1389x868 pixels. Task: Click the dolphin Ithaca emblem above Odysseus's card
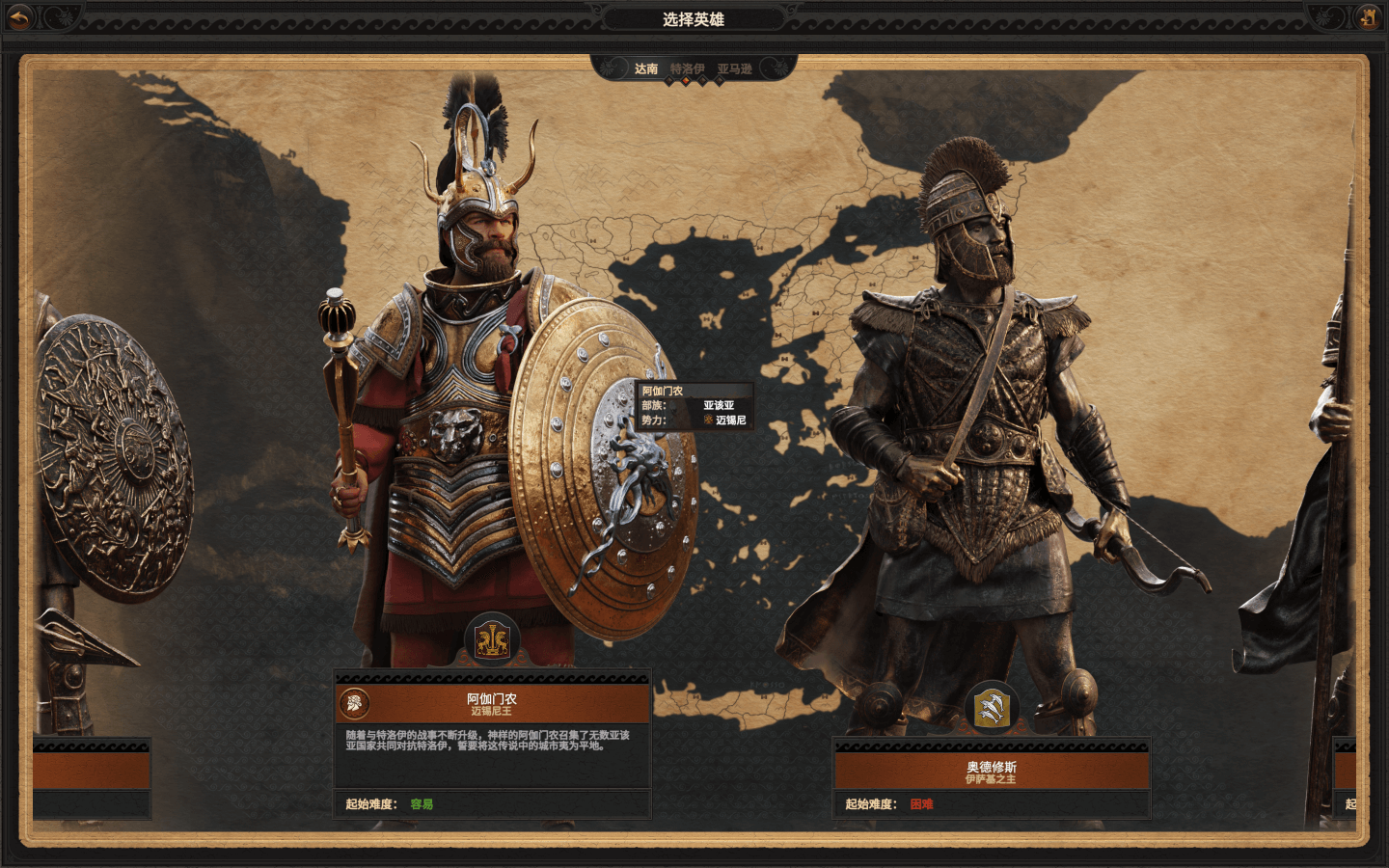point(992,709)
